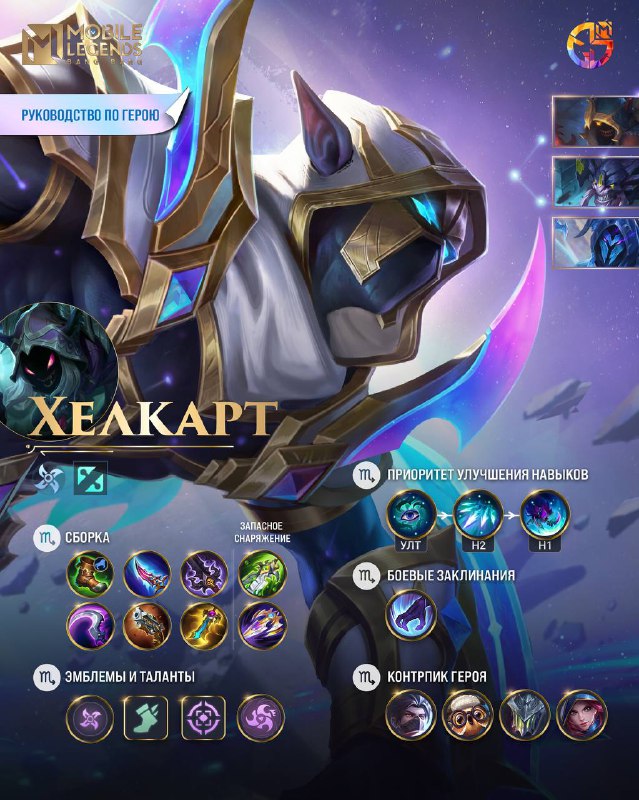This screenshot has width=639, height=800.
Task: Select the shuriken assassin emblem
Action: click(89, 719)
